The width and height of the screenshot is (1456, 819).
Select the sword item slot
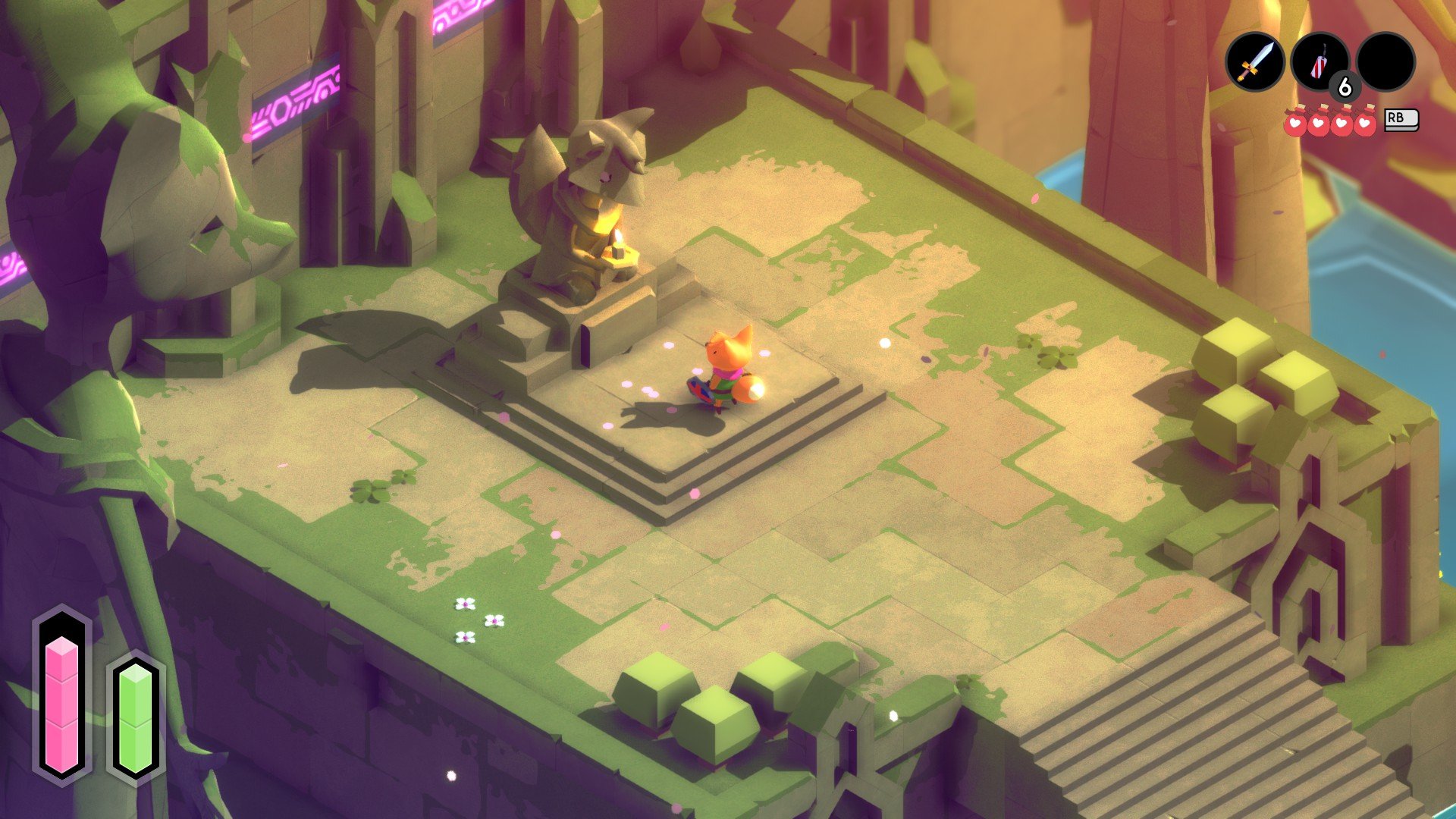pos(1255,62)
